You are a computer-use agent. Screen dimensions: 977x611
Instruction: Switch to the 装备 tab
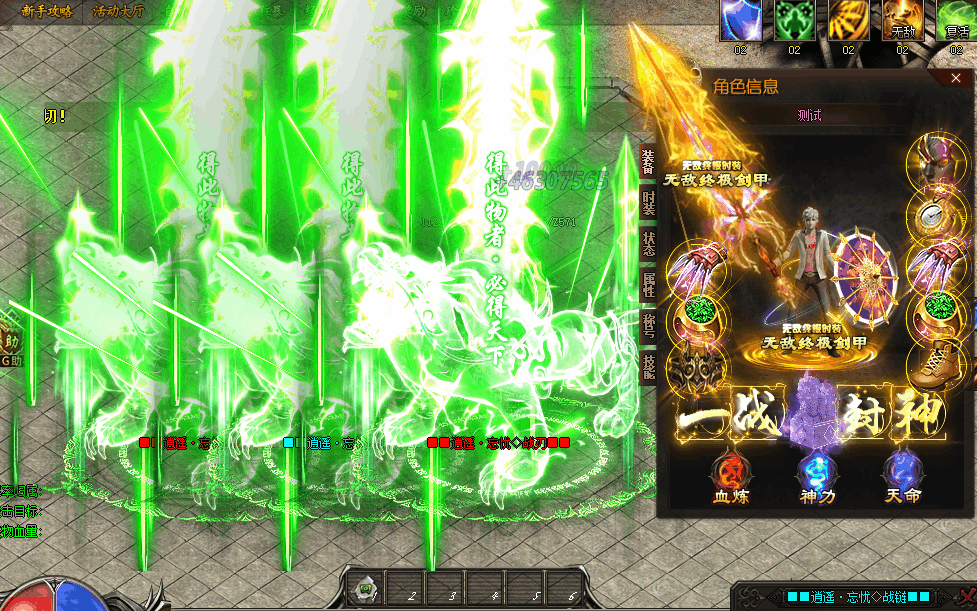[648, 160]
